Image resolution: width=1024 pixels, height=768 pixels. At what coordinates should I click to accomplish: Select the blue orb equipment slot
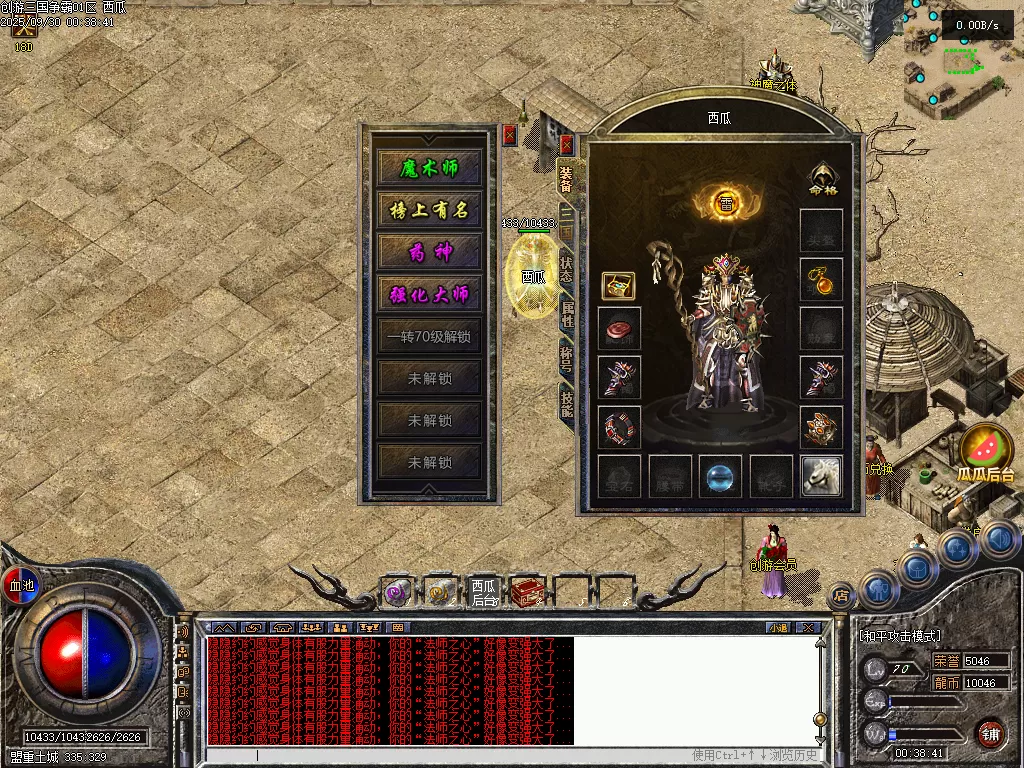click(x=720, y=476)
